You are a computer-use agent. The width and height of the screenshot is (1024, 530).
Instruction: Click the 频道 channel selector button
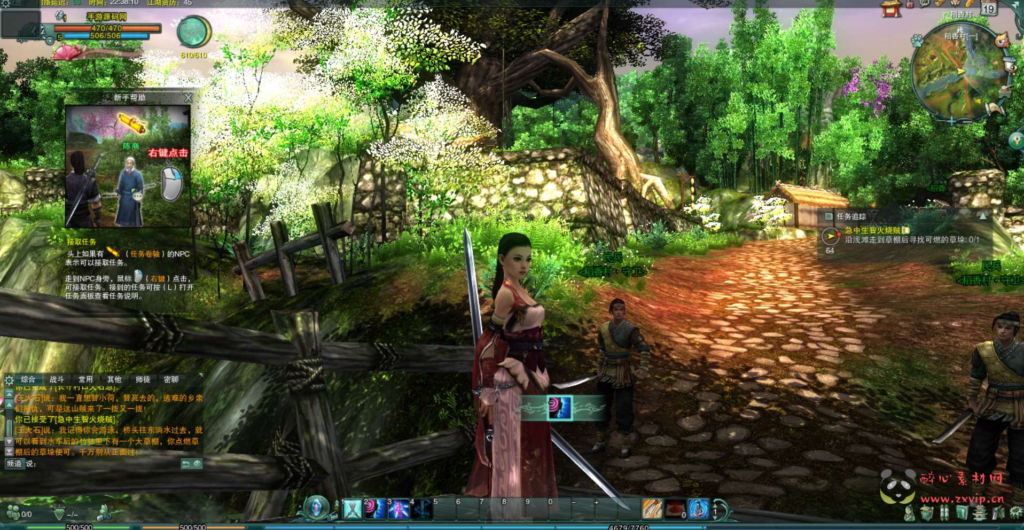(x=14, y=464)
